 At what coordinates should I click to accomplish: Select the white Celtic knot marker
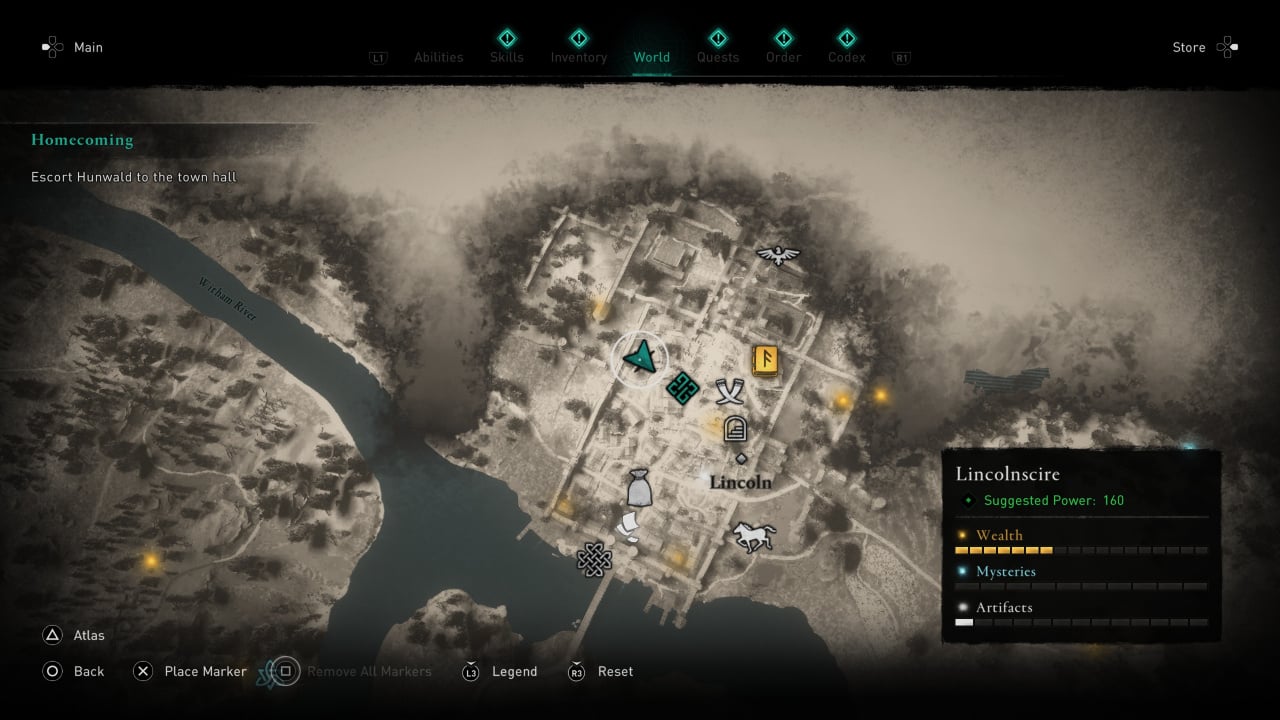[x=593, y=559]
